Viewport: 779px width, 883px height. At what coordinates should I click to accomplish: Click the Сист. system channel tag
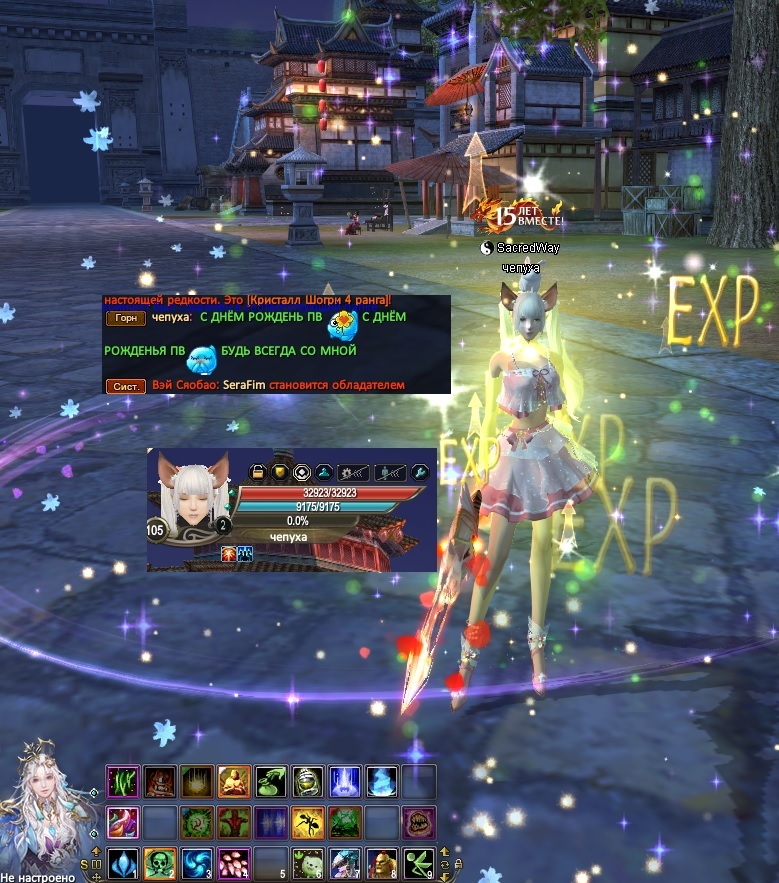[125, 385]
